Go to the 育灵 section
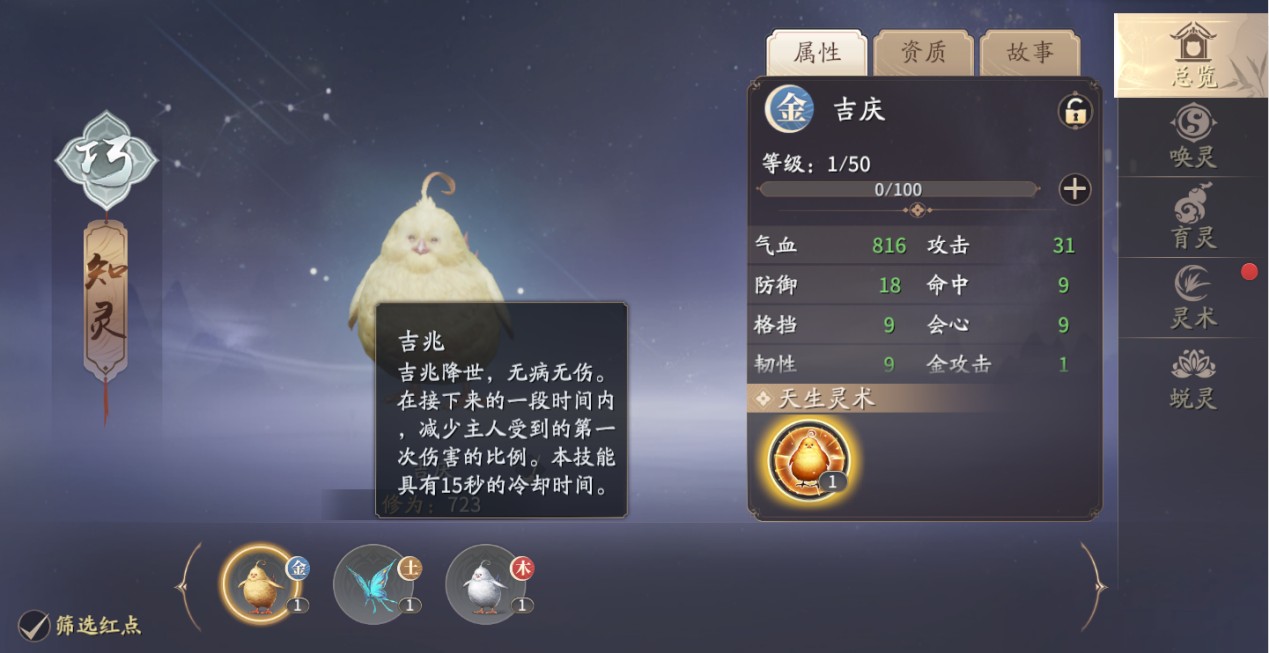This screenshot has height=653, width=1269. (1192, 217)
